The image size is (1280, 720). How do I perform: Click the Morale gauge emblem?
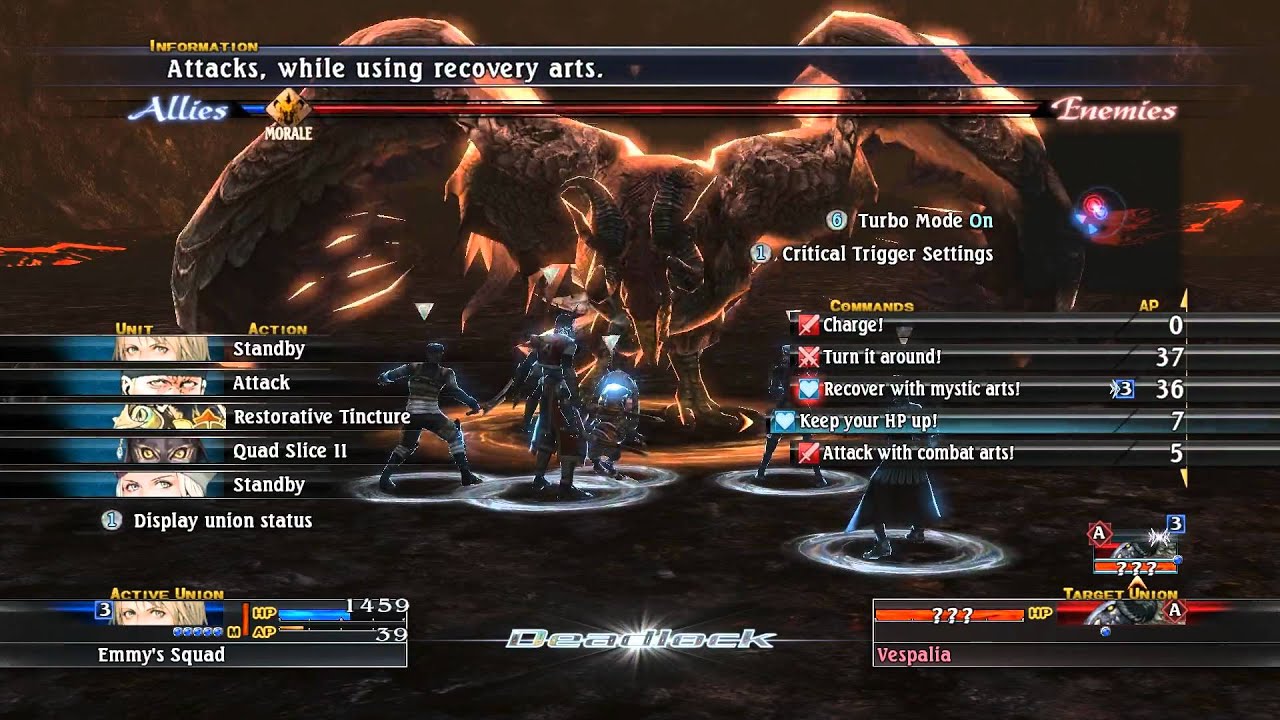(288, 111)
